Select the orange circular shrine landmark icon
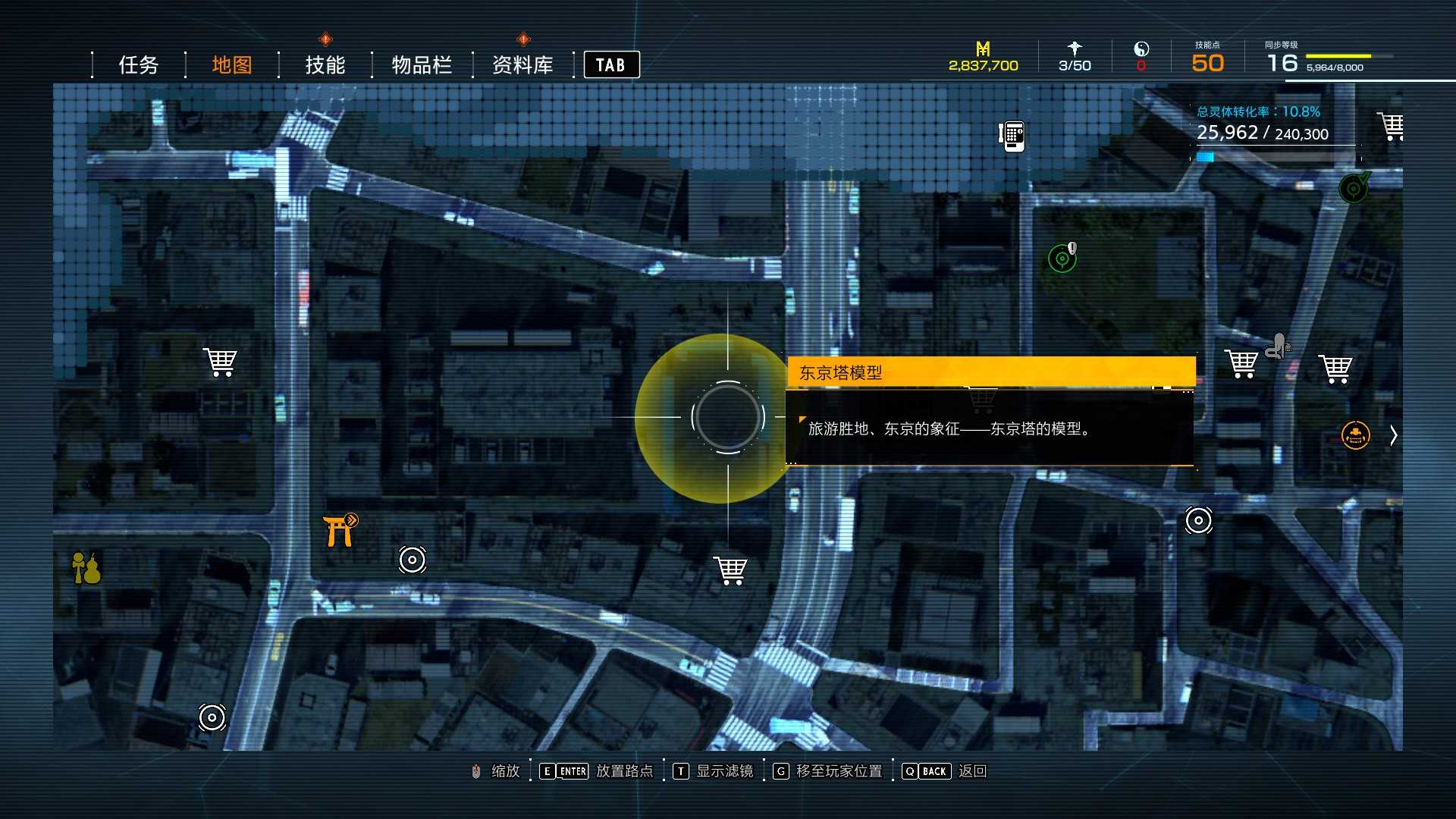 (1357, 435)
